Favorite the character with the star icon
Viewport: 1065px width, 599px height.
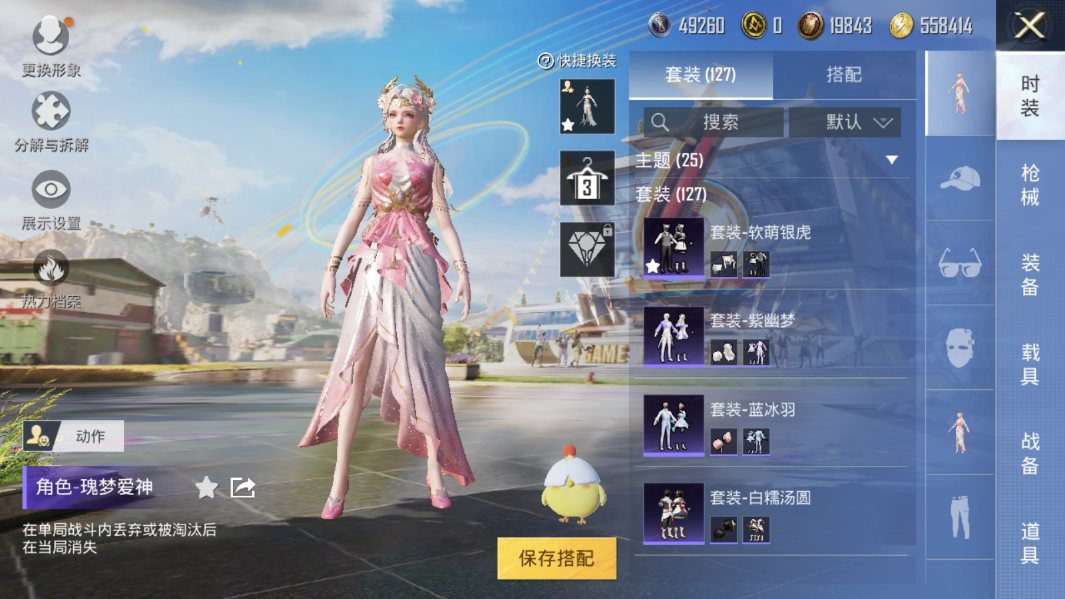point(206,487)
